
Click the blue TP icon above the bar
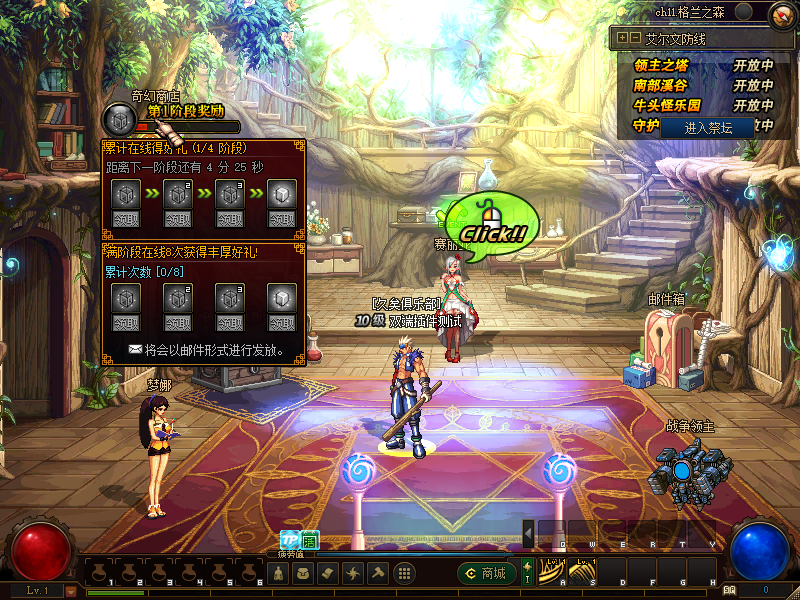coord(290,539)
